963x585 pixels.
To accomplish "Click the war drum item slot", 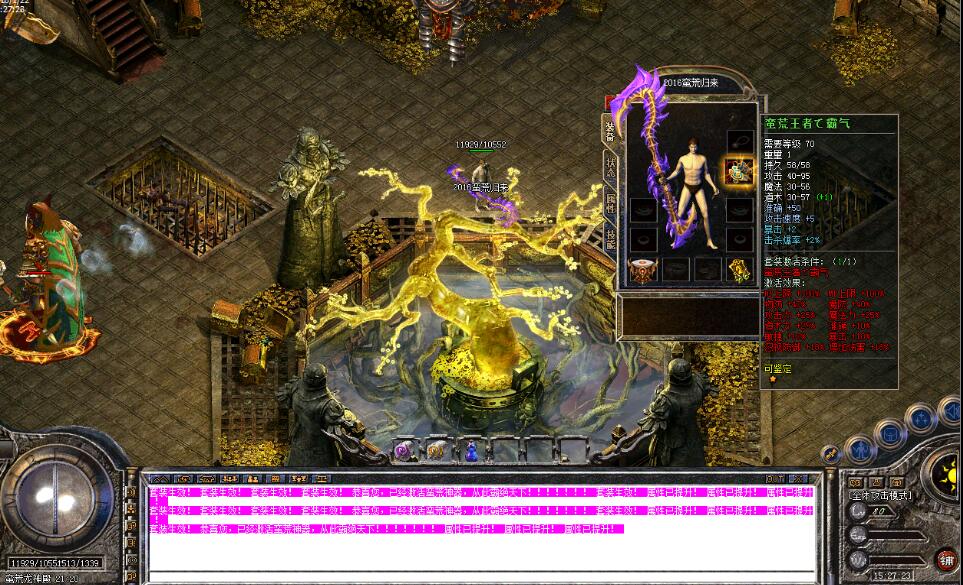I will (641, 270).
